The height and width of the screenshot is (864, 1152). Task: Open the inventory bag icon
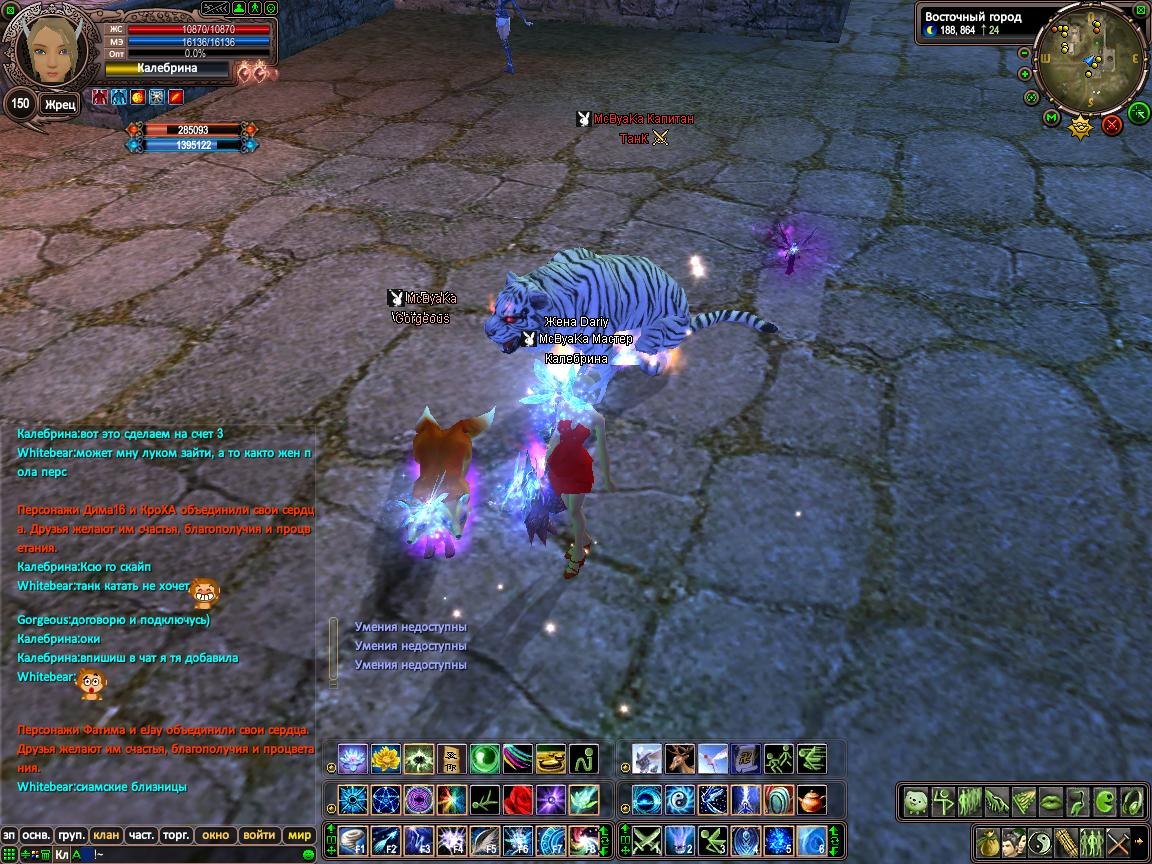pos(987,841)
